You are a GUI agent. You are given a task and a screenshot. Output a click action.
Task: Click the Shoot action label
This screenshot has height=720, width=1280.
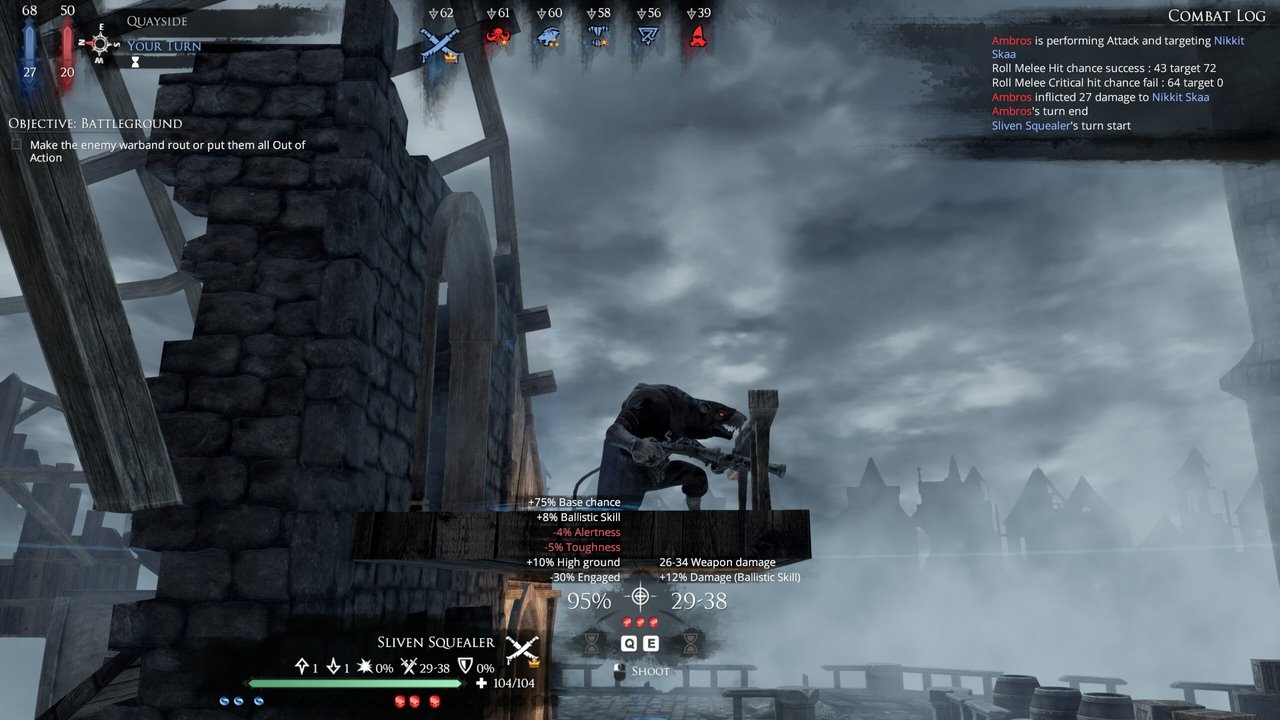point(650,671)
